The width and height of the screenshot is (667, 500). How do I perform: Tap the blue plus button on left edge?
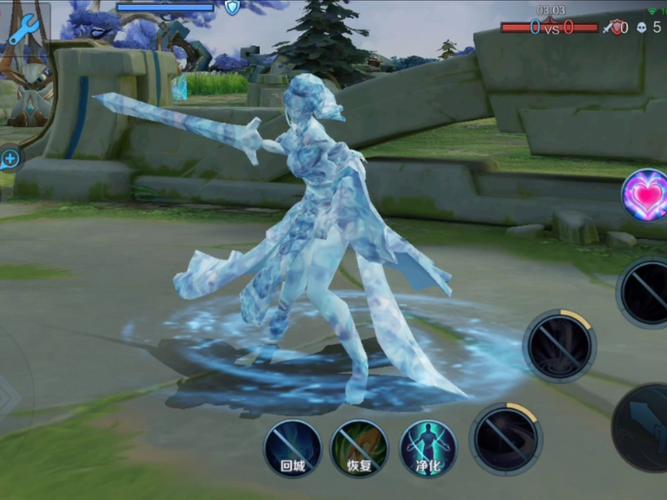pos(10,158)
